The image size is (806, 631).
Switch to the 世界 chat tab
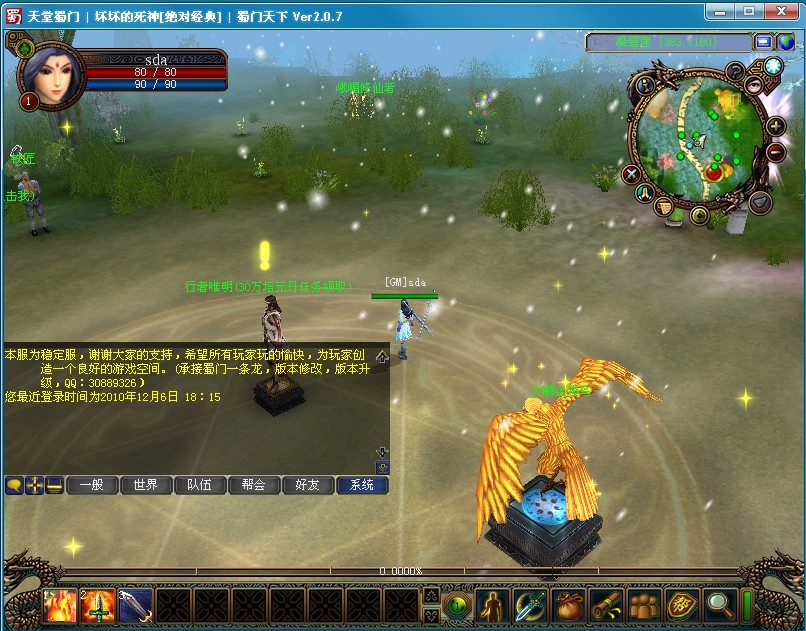click(x=145, y=485)
